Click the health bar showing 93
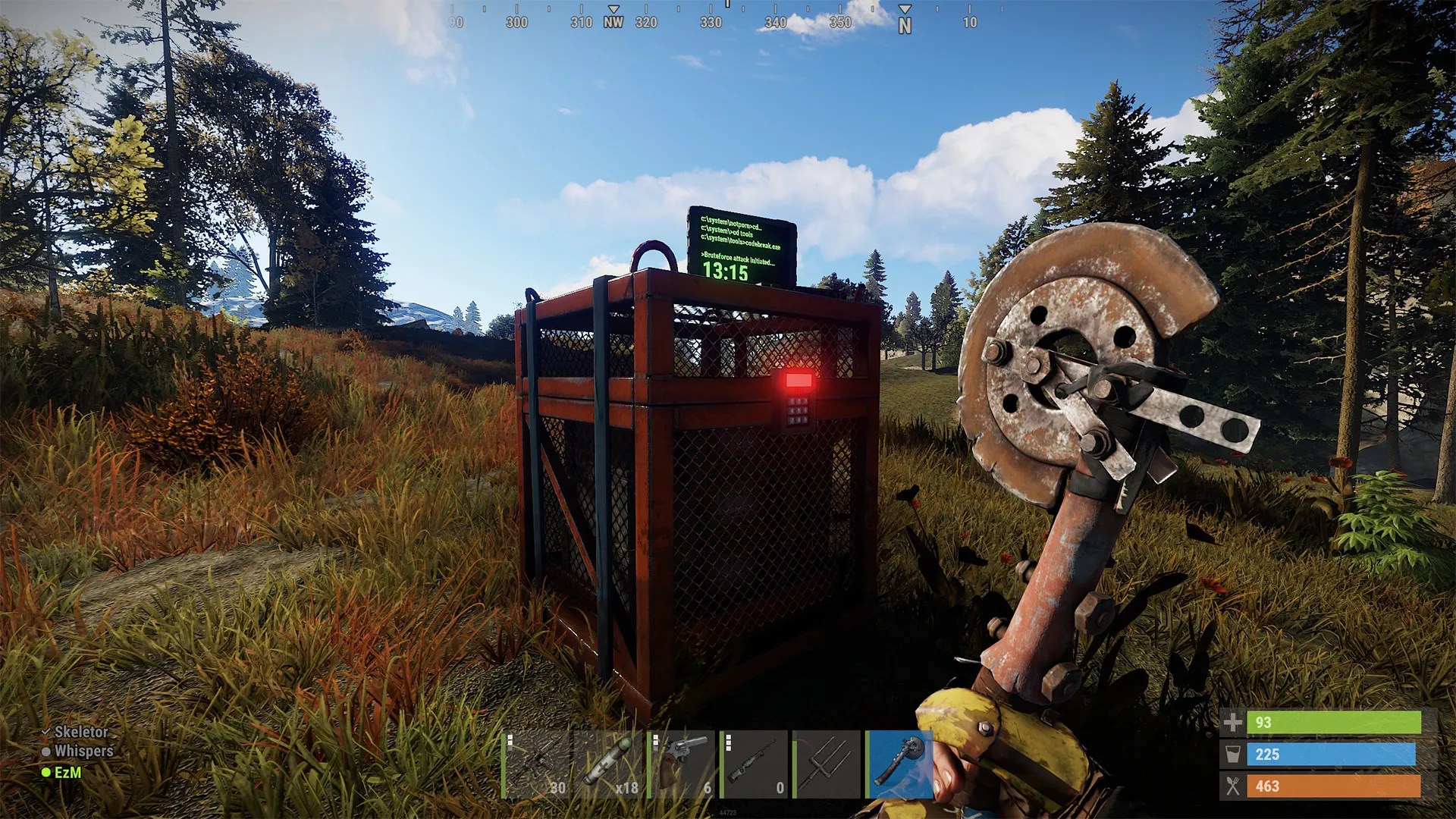This screenshot has height=819, width=1456. tap(1335, 723)
